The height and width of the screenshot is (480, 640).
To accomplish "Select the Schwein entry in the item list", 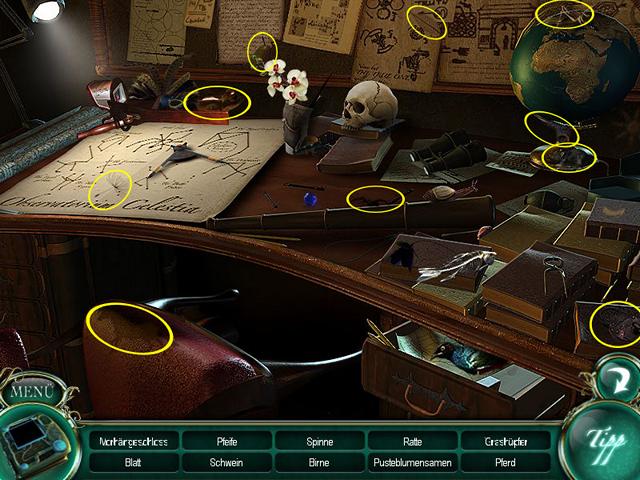I will point(226,462).
